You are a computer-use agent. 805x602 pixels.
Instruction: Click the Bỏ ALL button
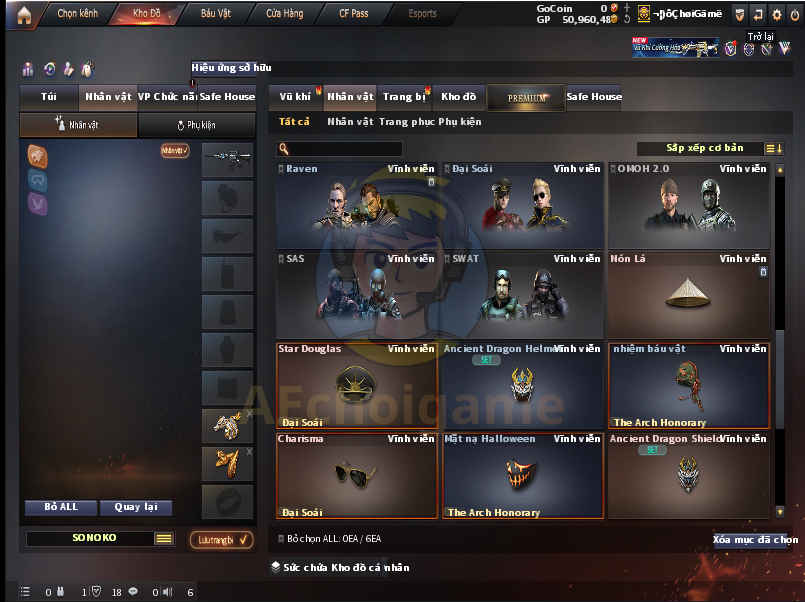pos(61,507)
